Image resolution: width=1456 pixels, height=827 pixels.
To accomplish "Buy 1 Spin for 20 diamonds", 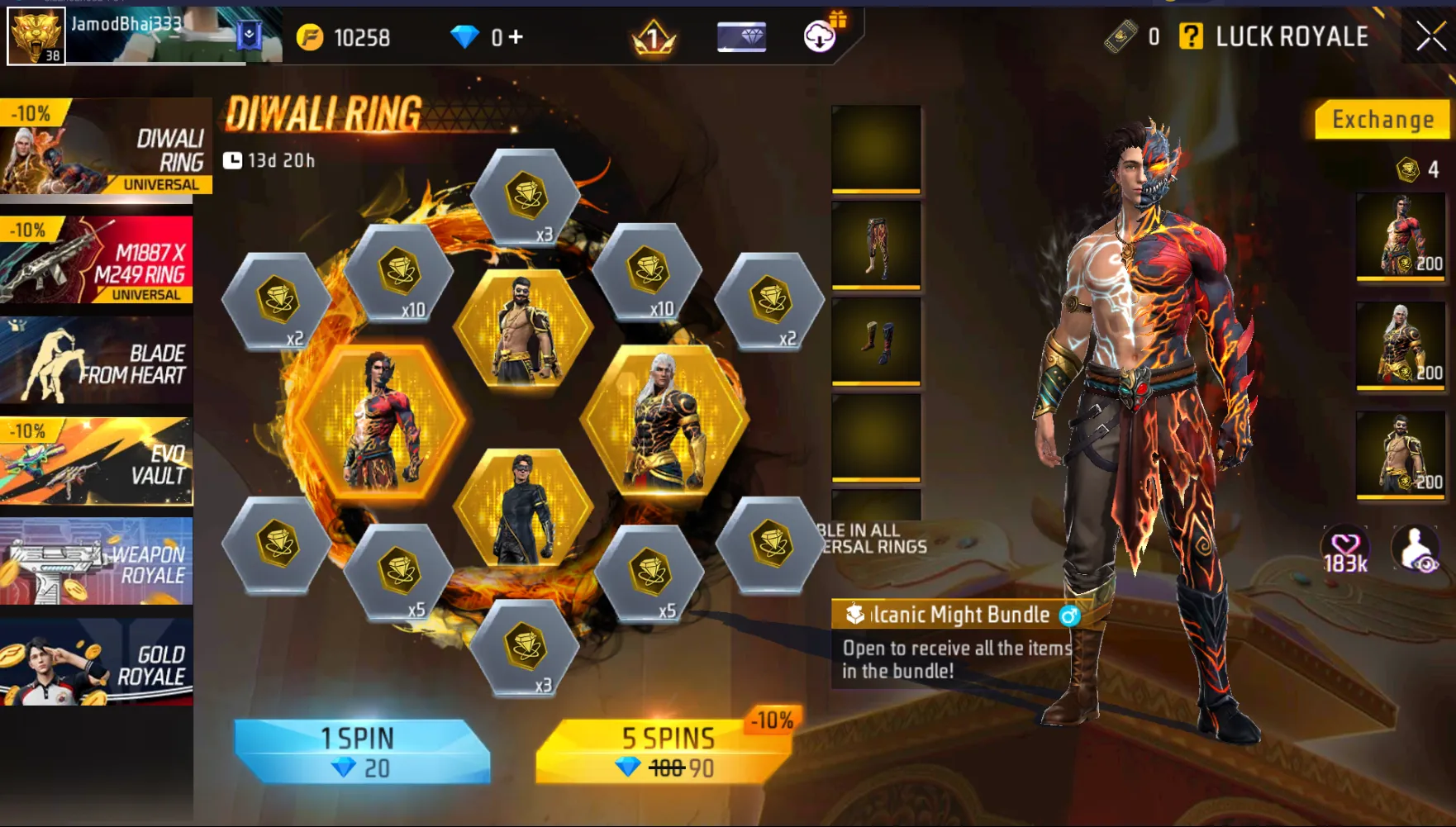I will (362, 751).
